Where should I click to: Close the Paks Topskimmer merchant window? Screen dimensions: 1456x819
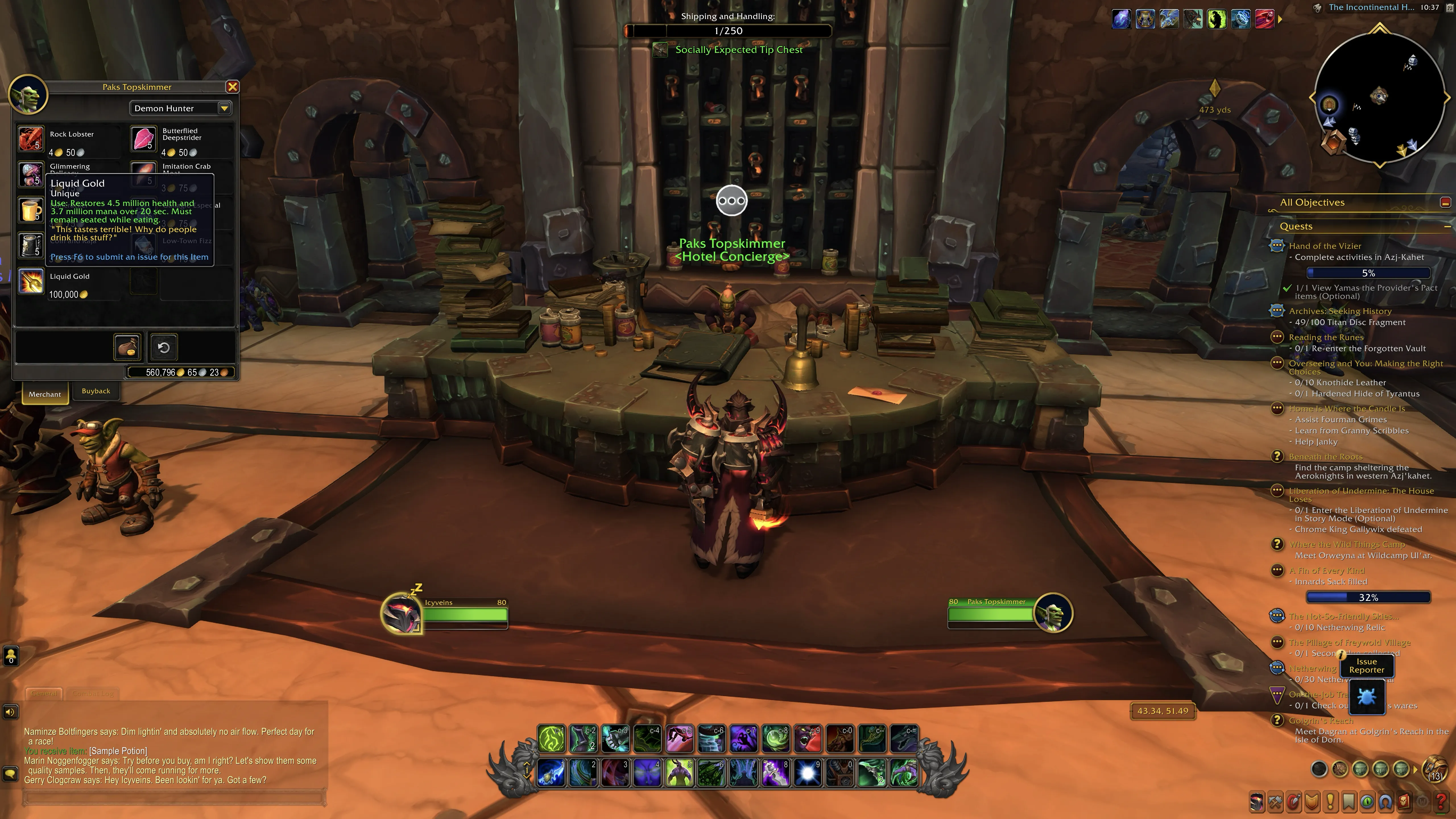pyautogui.click(x=232, y=87)
